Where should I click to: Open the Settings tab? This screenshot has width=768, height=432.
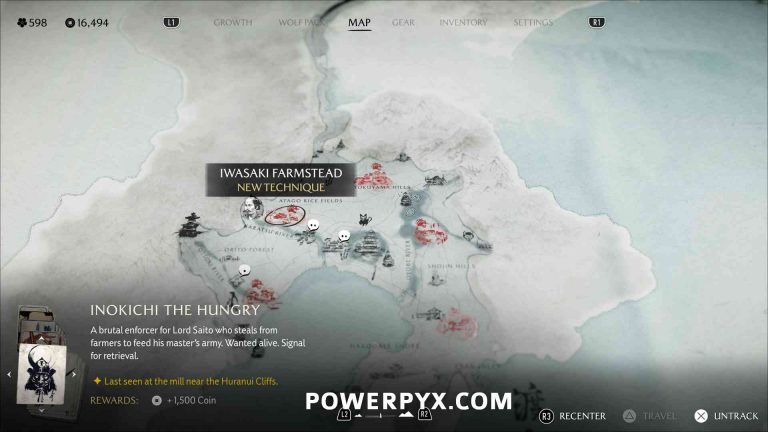click(533, 22)
